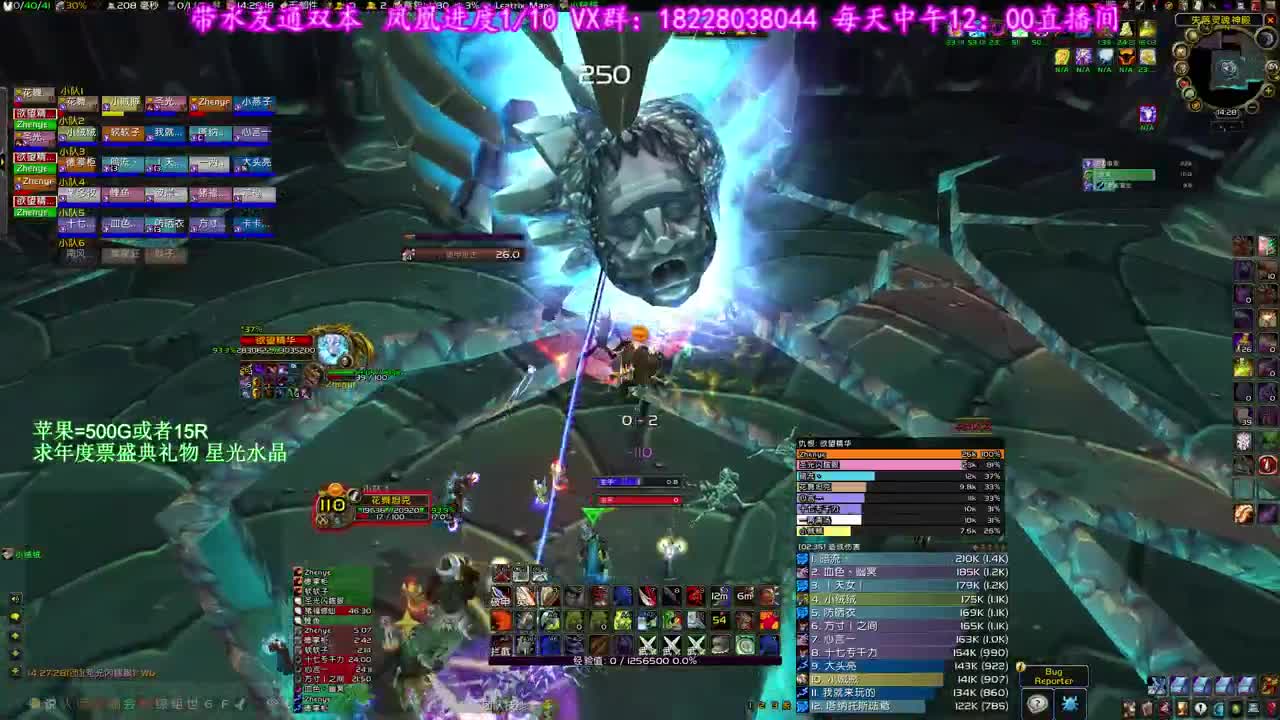This screenshot has width=1280, height=720.
Task: Click the clock display on the minimap
Action: (1226, 112)
